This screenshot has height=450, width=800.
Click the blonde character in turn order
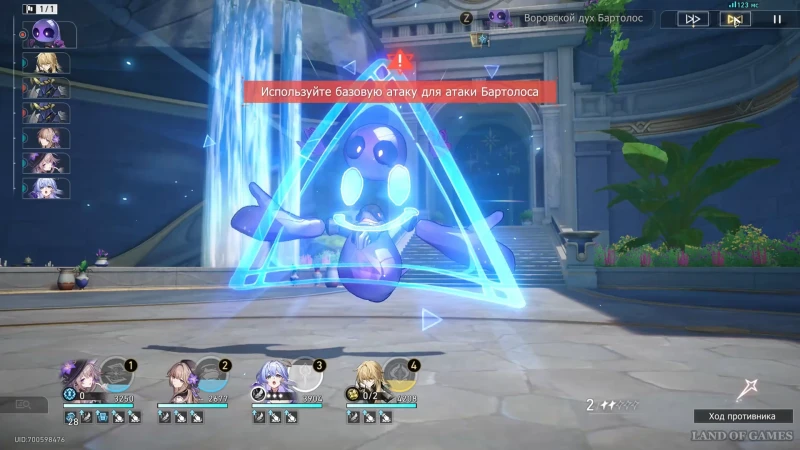(46, 64)
